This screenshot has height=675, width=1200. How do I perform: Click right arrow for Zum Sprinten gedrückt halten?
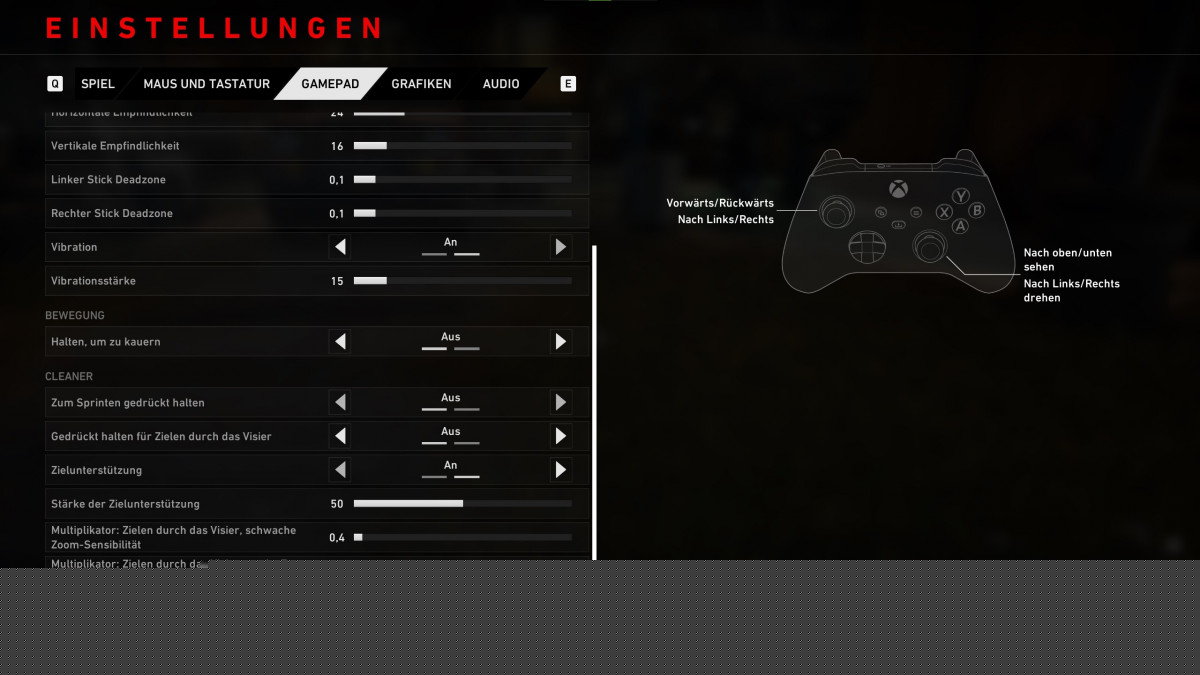click(x=561, y=403)
